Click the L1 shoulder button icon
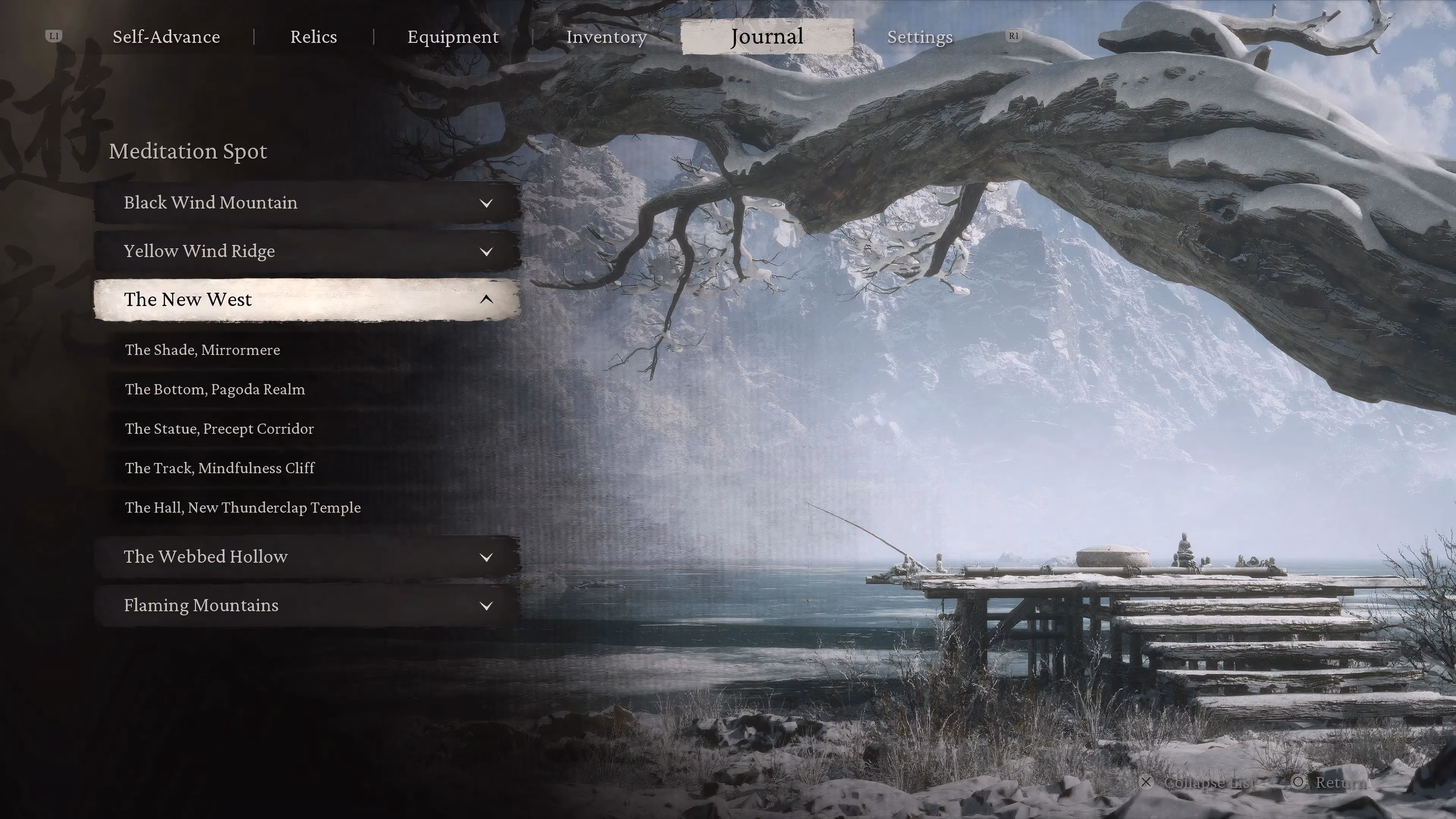 (x=54, y=36)
